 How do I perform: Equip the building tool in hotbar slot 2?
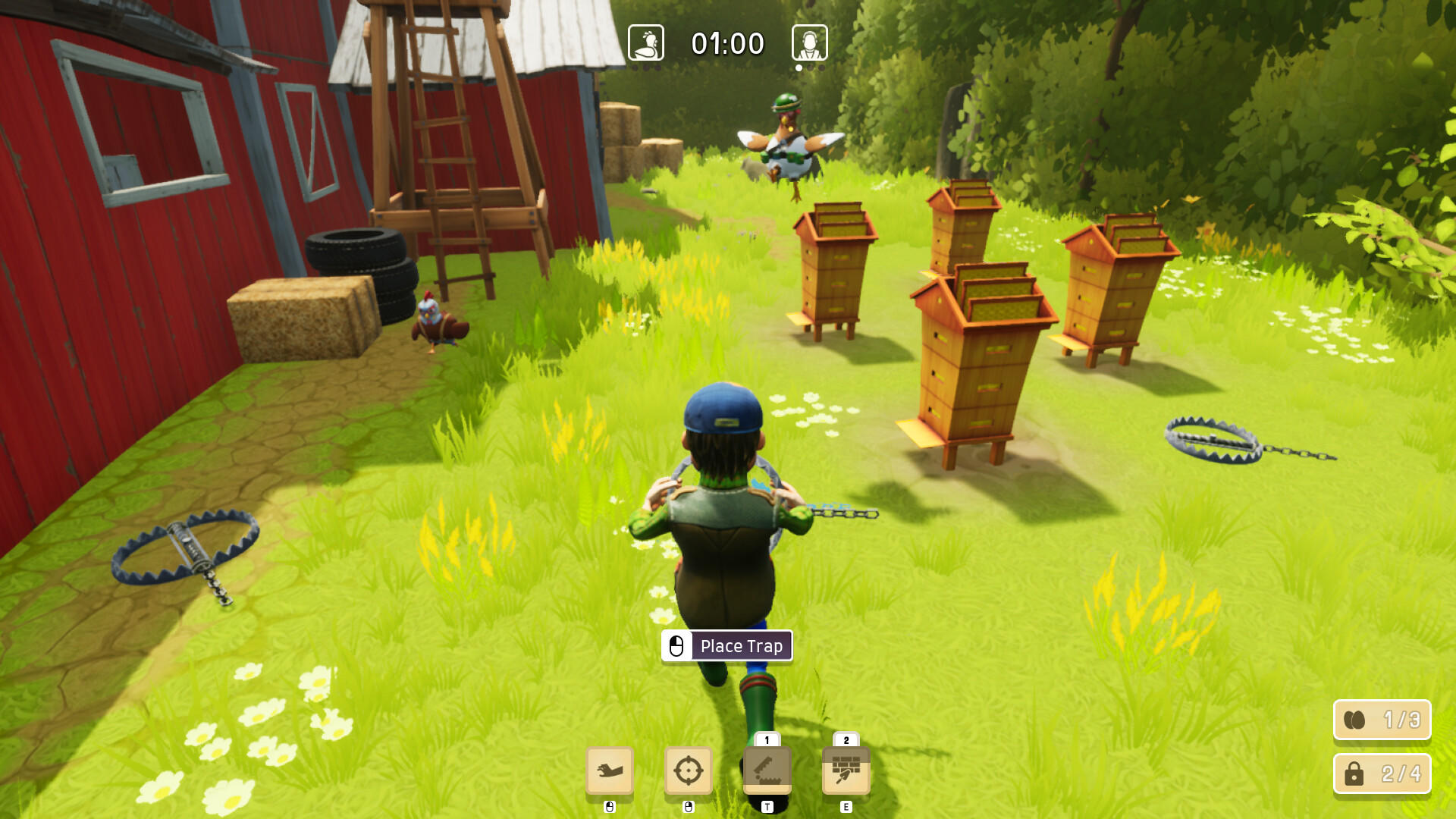(x=846, y=770)
